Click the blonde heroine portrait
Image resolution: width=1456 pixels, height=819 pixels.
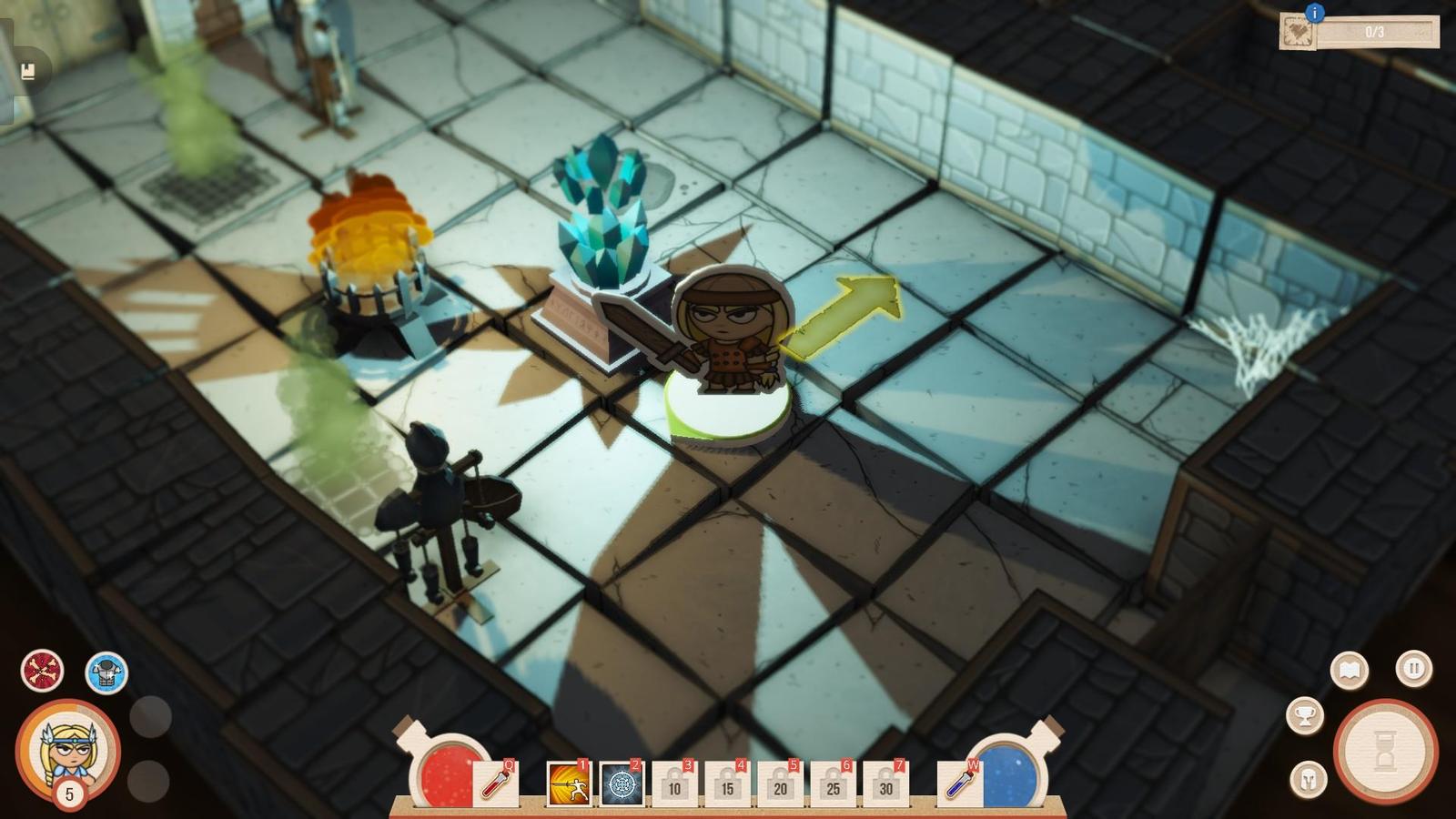(68, 748)
